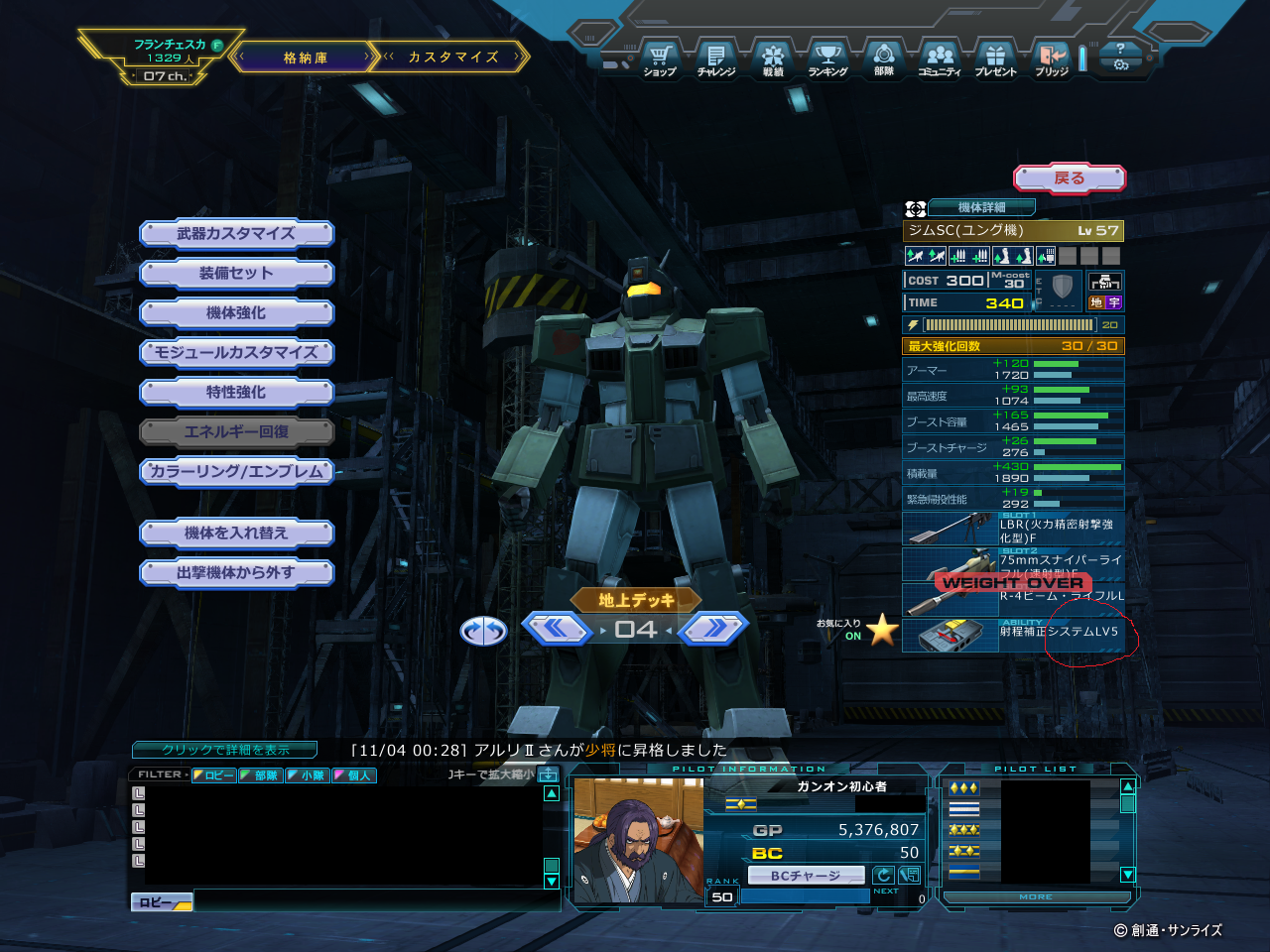Open 武器カスタマイズ weapon customize menu
The image size is (1270, 952).
pos(236,234)
